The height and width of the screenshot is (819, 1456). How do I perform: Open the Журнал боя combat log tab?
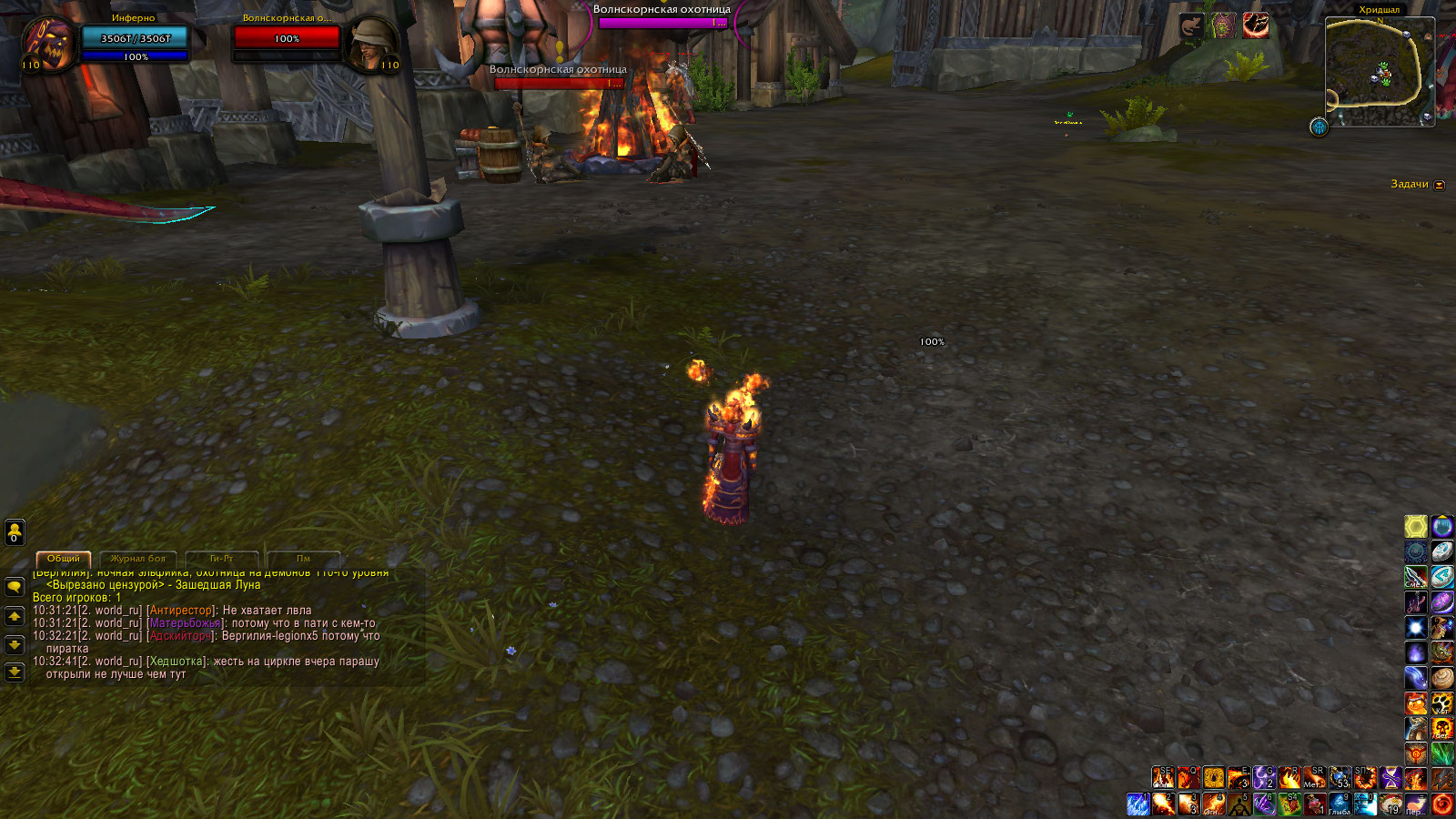point(138,559)
